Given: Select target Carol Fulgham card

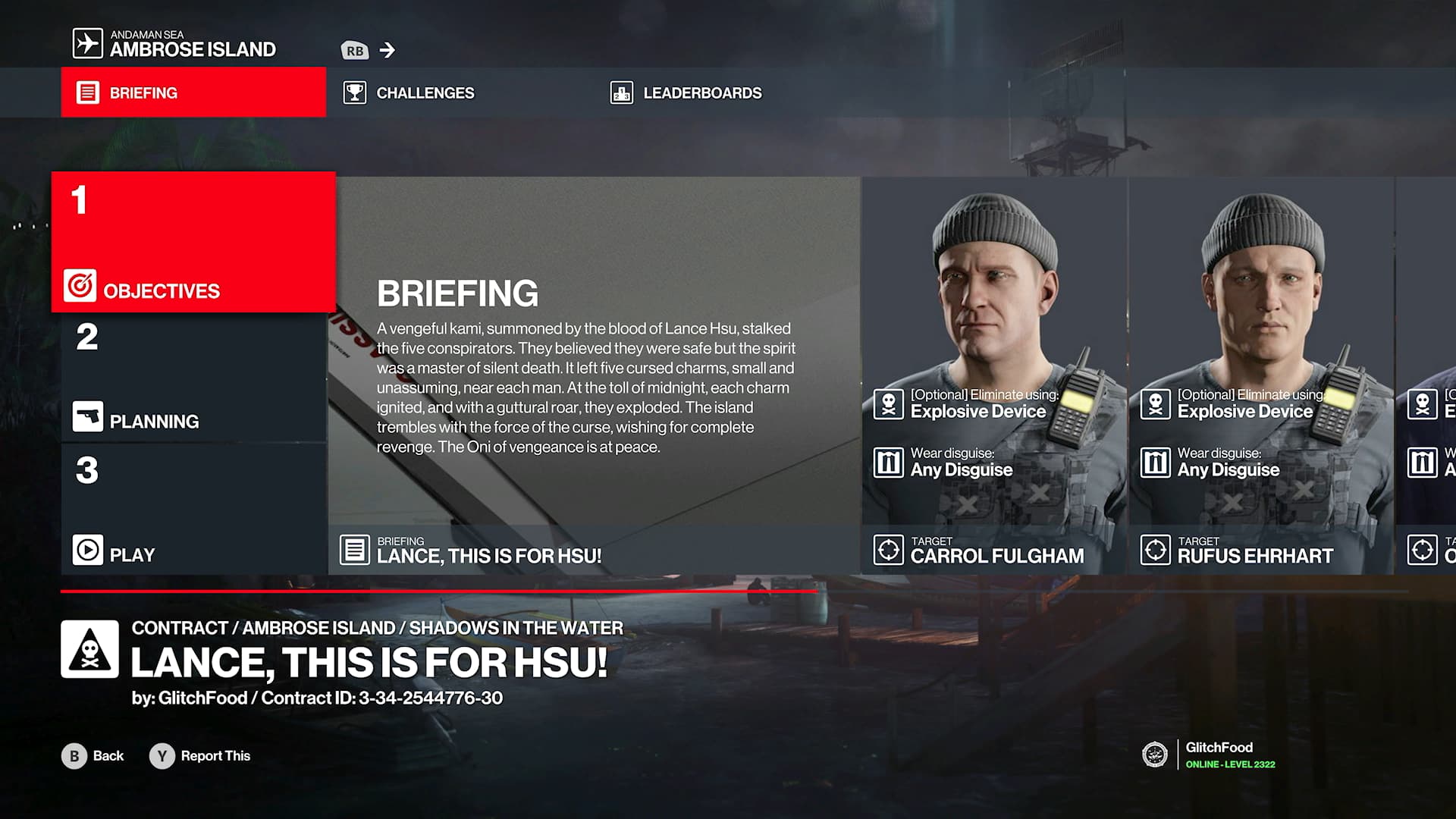Looking at the screenshot, I should click(994, 375).
